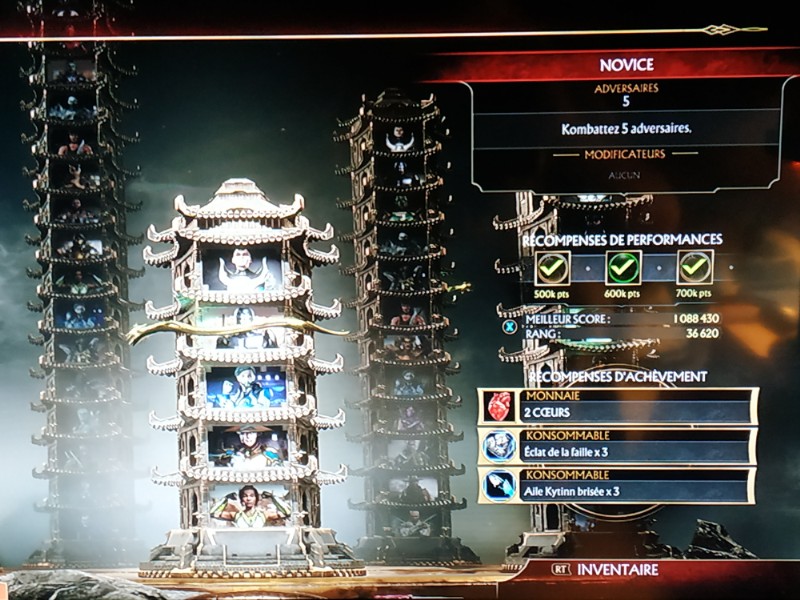View the Éclat de la faille x3 reward

pos(617,446)
